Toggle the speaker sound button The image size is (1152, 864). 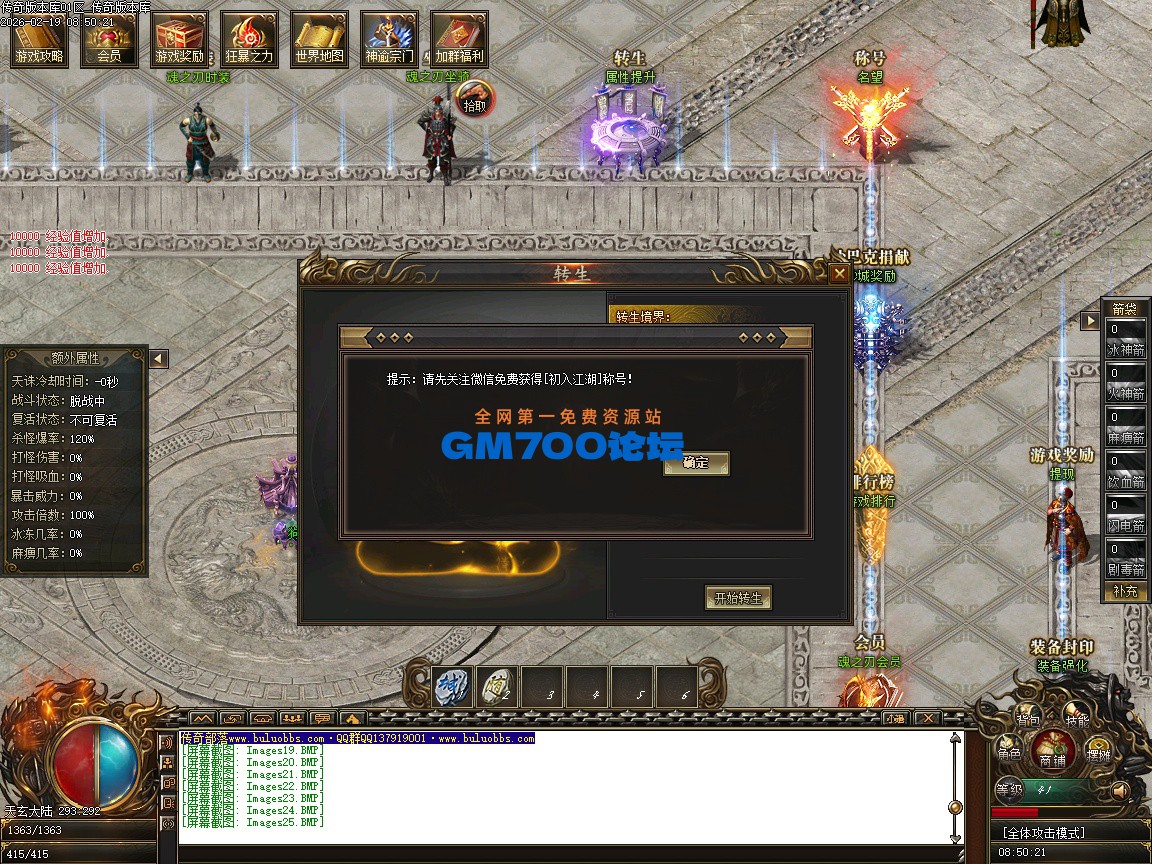(x=1121, y=790)
